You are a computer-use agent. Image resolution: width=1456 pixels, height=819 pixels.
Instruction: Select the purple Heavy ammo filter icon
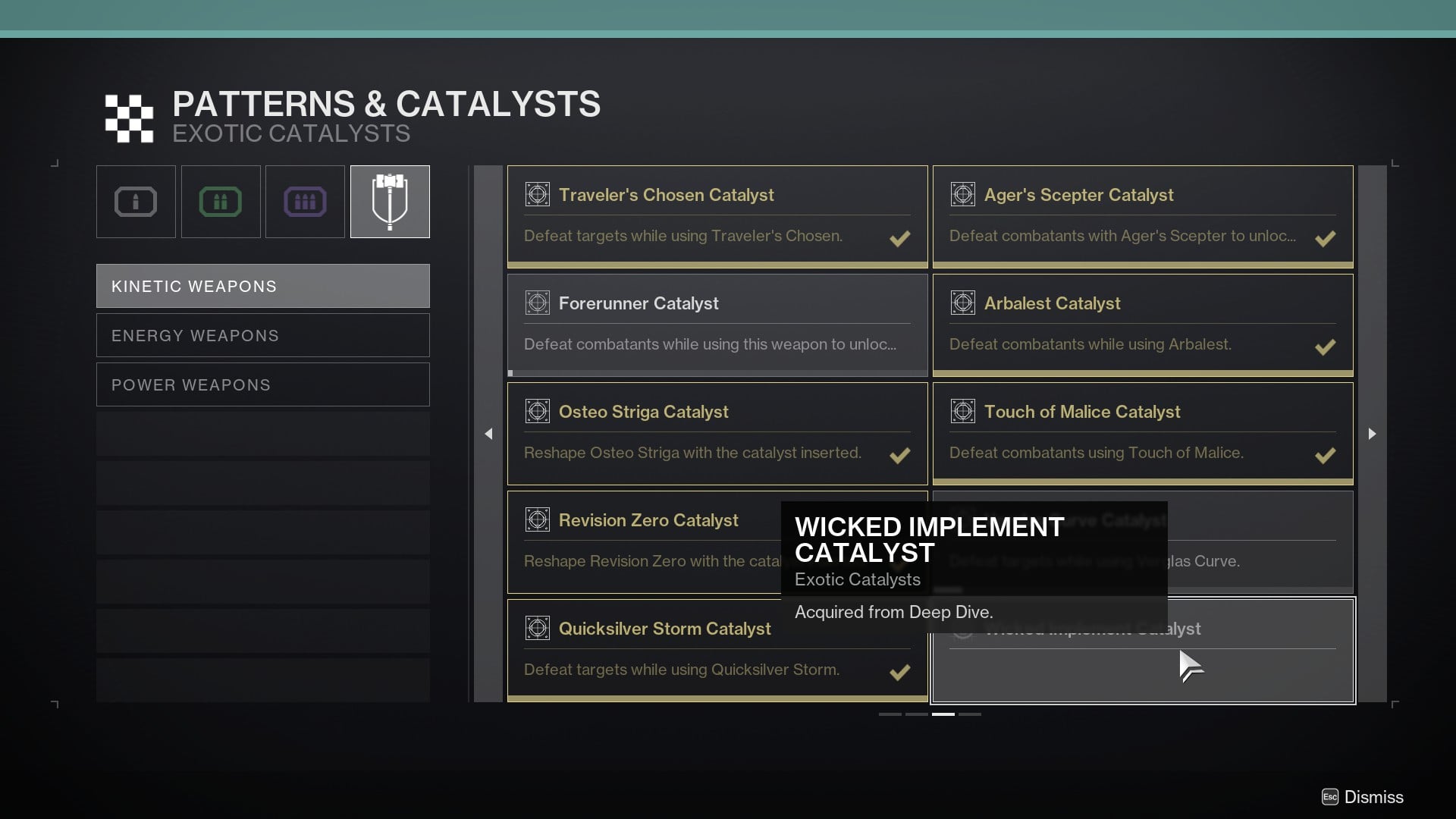pyautogui.click(x=305, y=201)
